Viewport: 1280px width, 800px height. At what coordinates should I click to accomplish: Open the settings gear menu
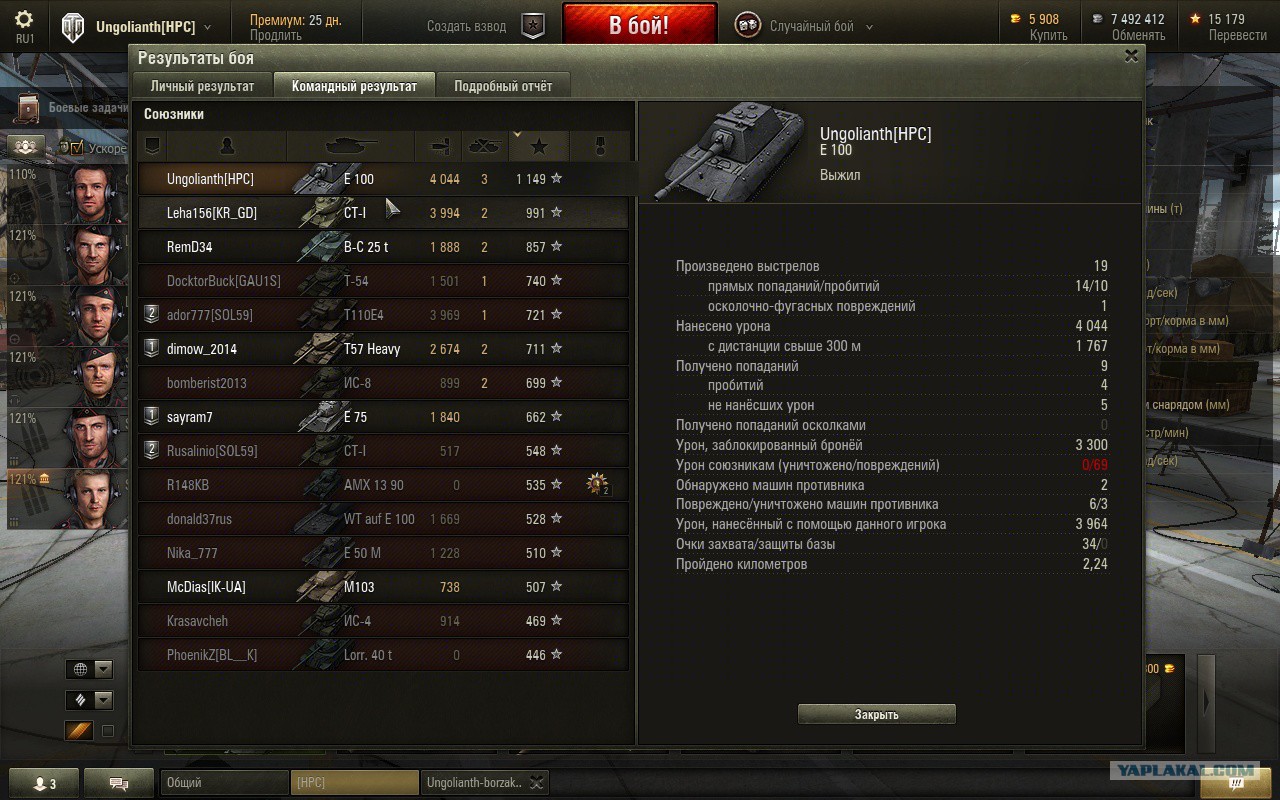24,19
